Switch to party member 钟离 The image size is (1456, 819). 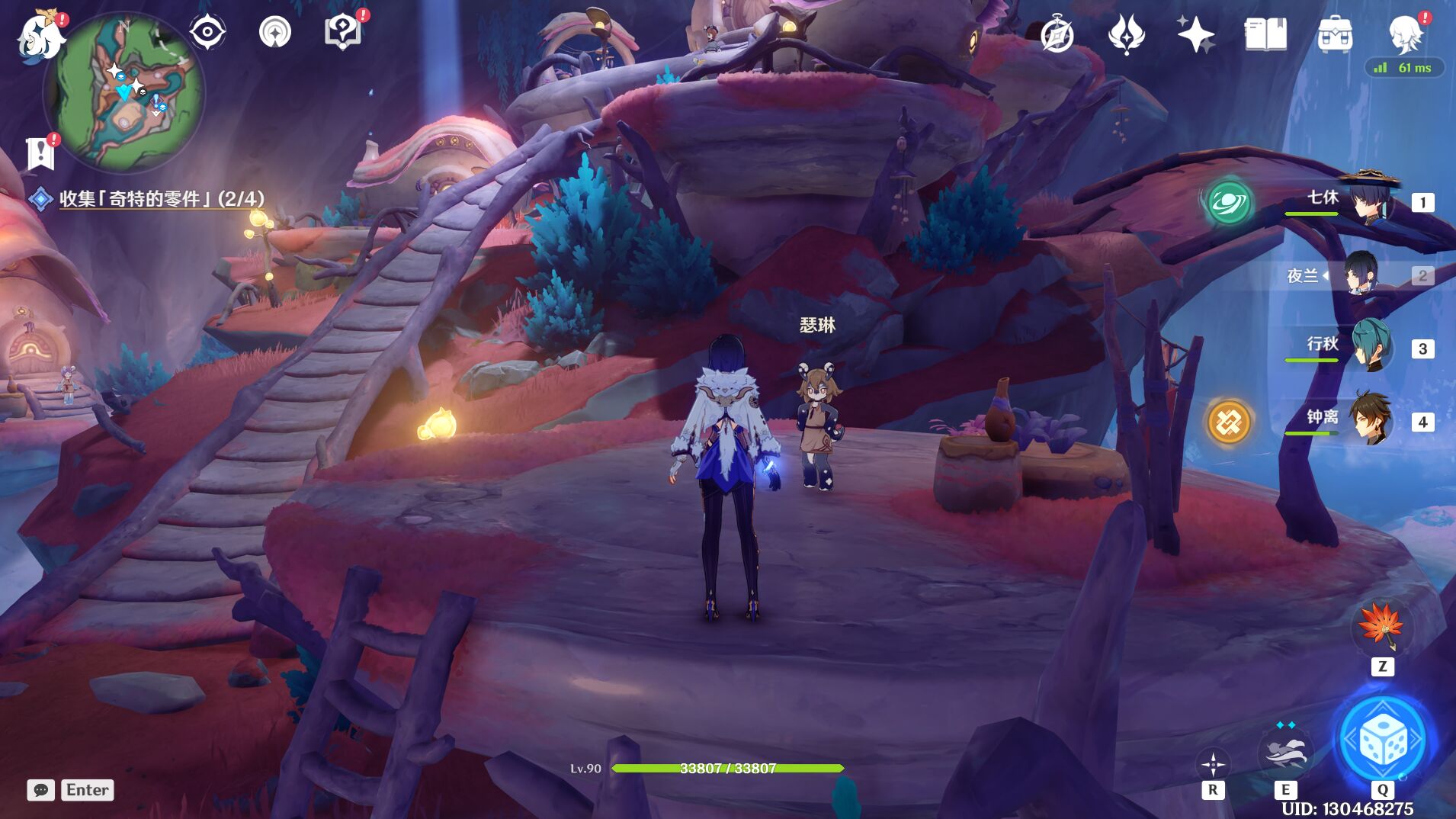click(1371, 420)
